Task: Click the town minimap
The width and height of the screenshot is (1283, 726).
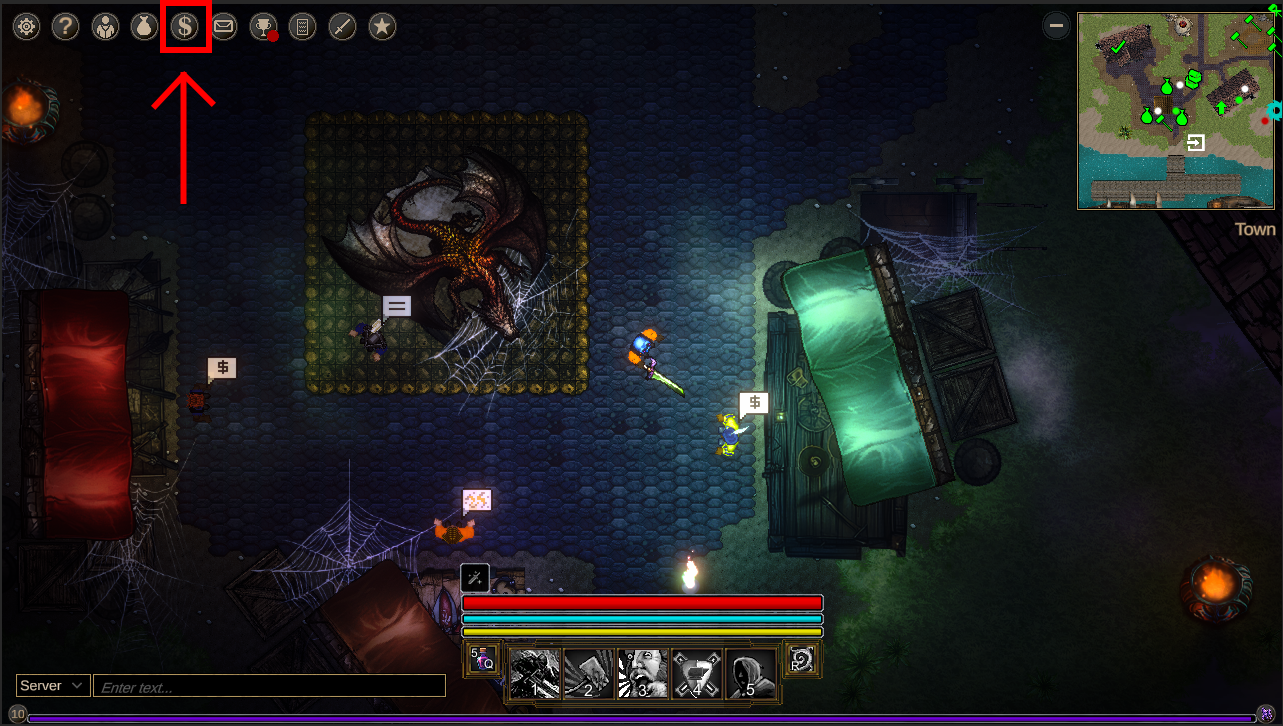Action: (x=1175, y=110)
